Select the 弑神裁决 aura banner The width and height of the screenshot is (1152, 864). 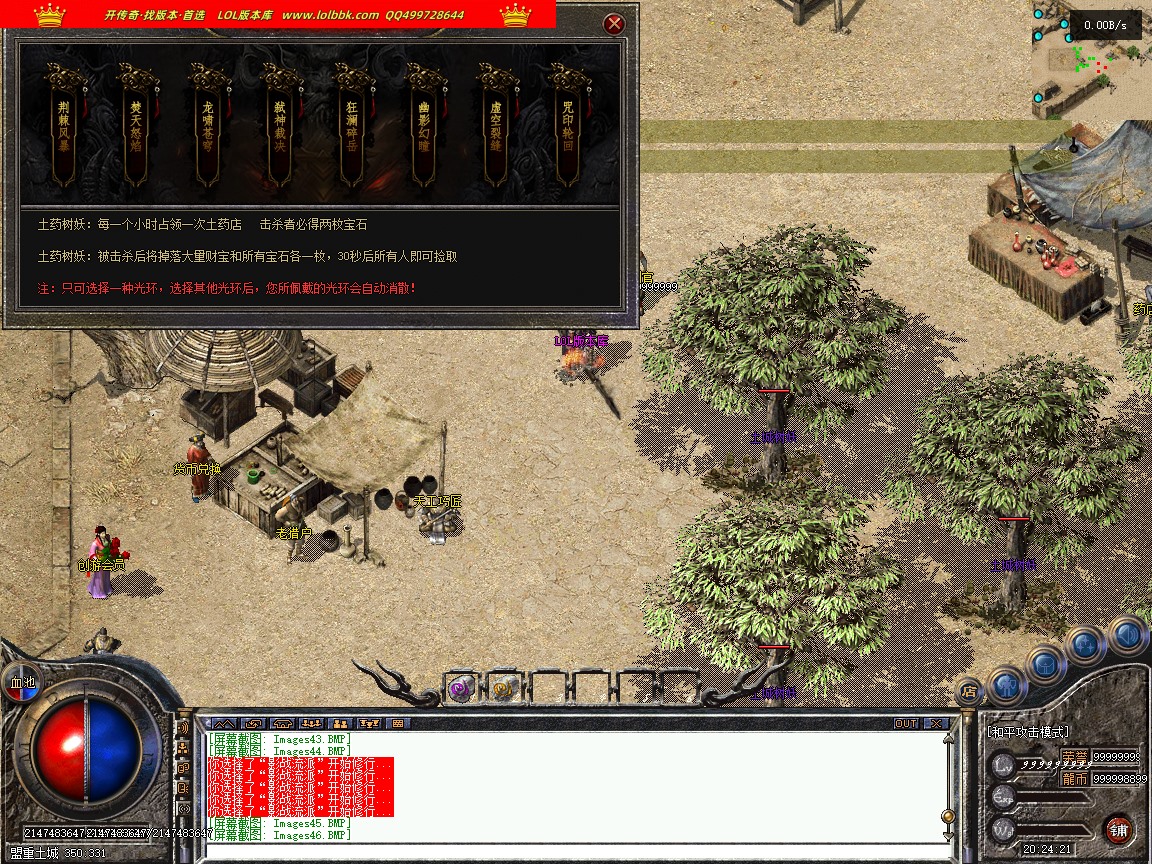click(279, 128)
